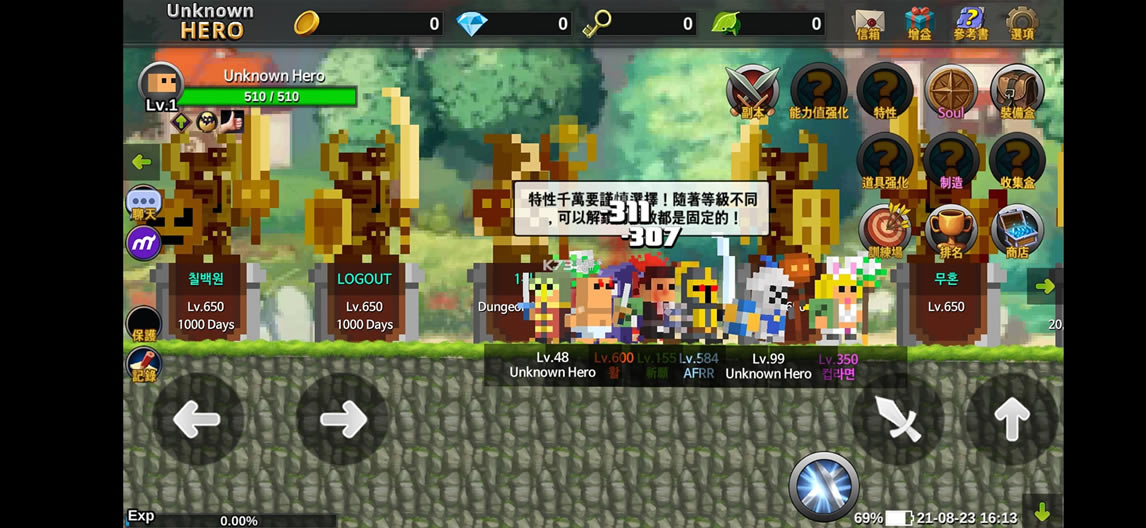This screenshot has height=528, width=1146.
Task: Open the 信箱 mailbox
Action: pos(868,22)
